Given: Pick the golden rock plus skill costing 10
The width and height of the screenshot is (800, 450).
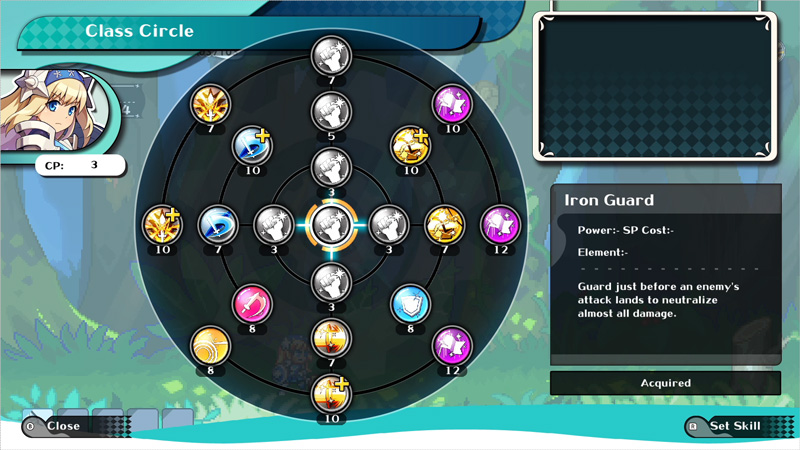Looking at the screenshot, I should [x=410, y=146].
